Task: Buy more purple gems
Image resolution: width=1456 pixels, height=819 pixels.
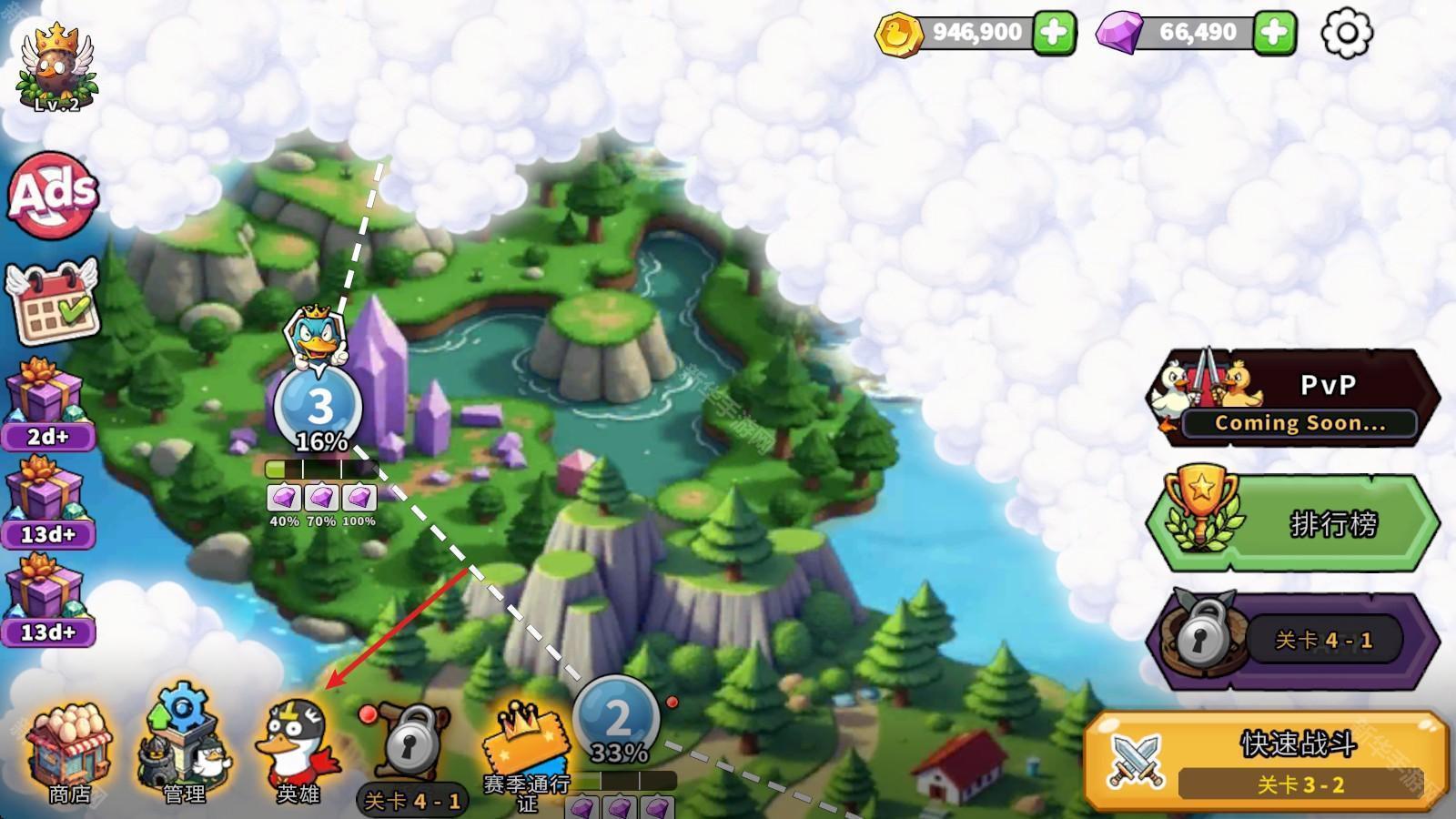Action: [x=1274, y=33]
